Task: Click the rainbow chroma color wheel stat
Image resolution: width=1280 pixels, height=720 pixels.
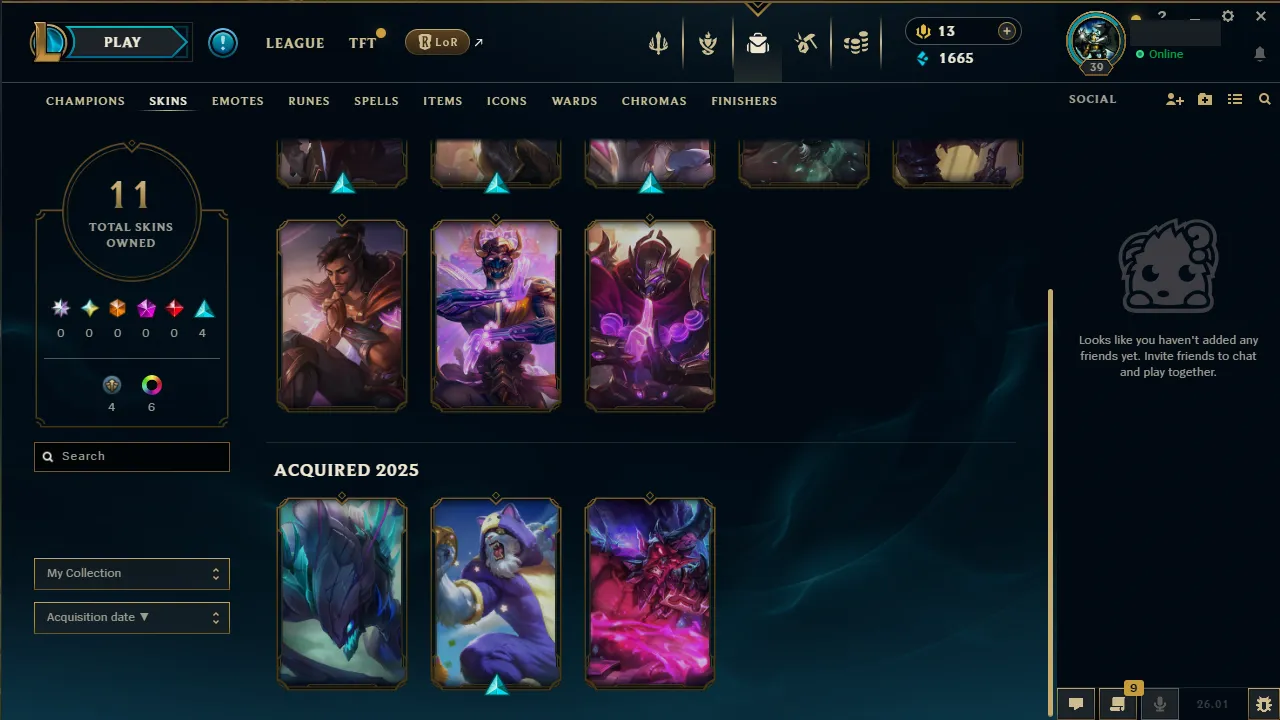Action: [151, 384]
